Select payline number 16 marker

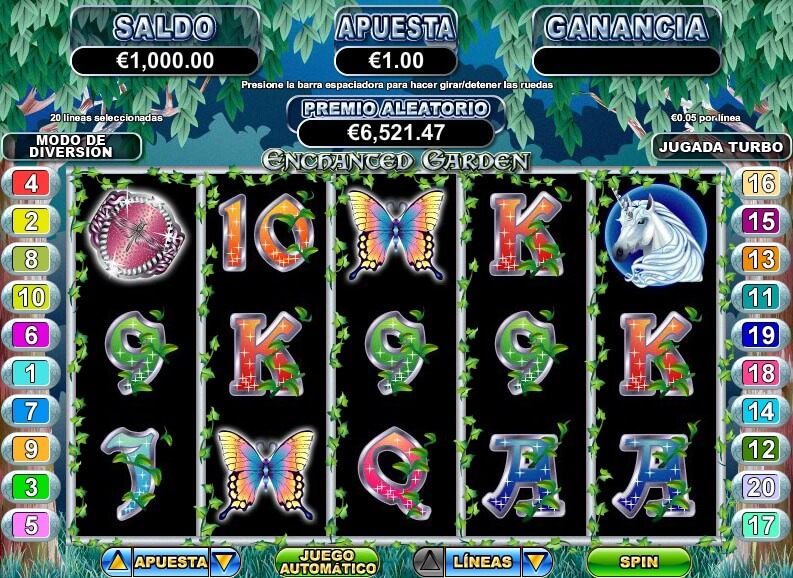pyautogui.click(x=761, y=184)
